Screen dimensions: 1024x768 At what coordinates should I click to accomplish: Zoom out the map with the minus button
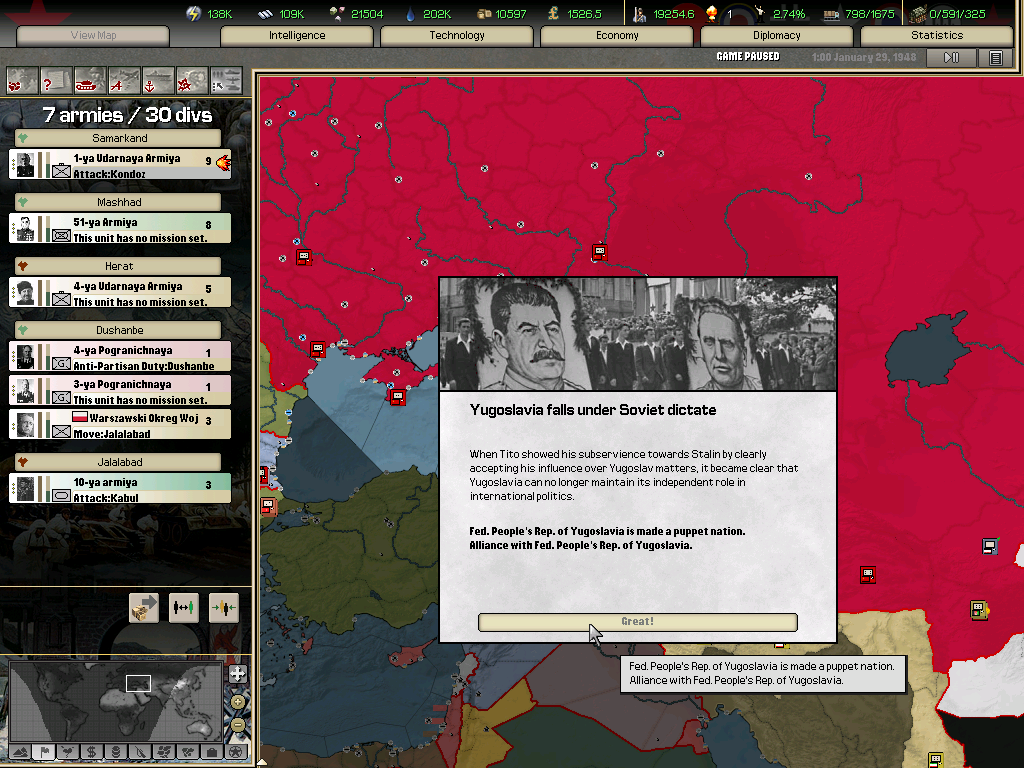[x=237, y=724]
